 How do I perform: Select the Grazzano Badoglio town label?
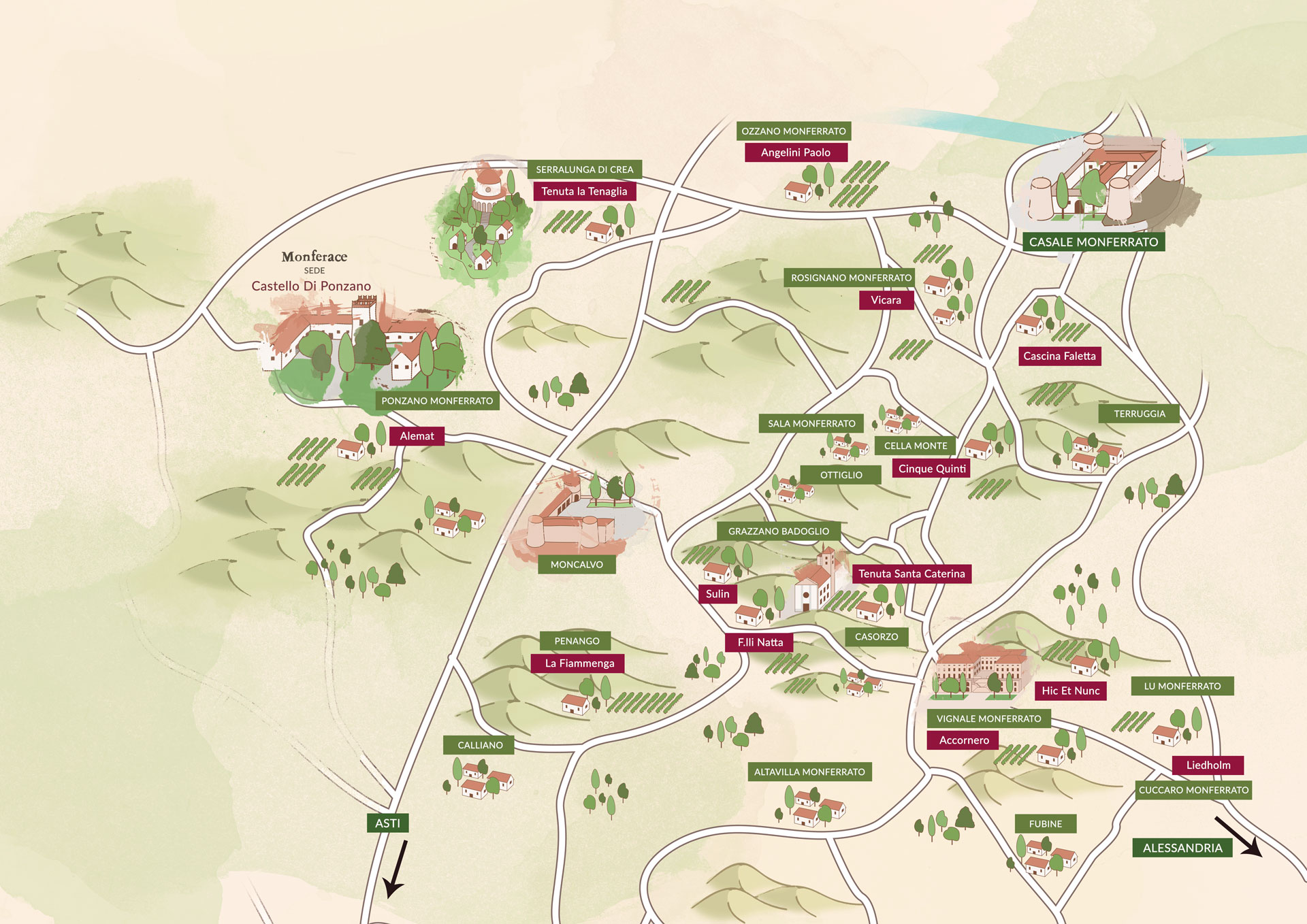tap(778, 531)
